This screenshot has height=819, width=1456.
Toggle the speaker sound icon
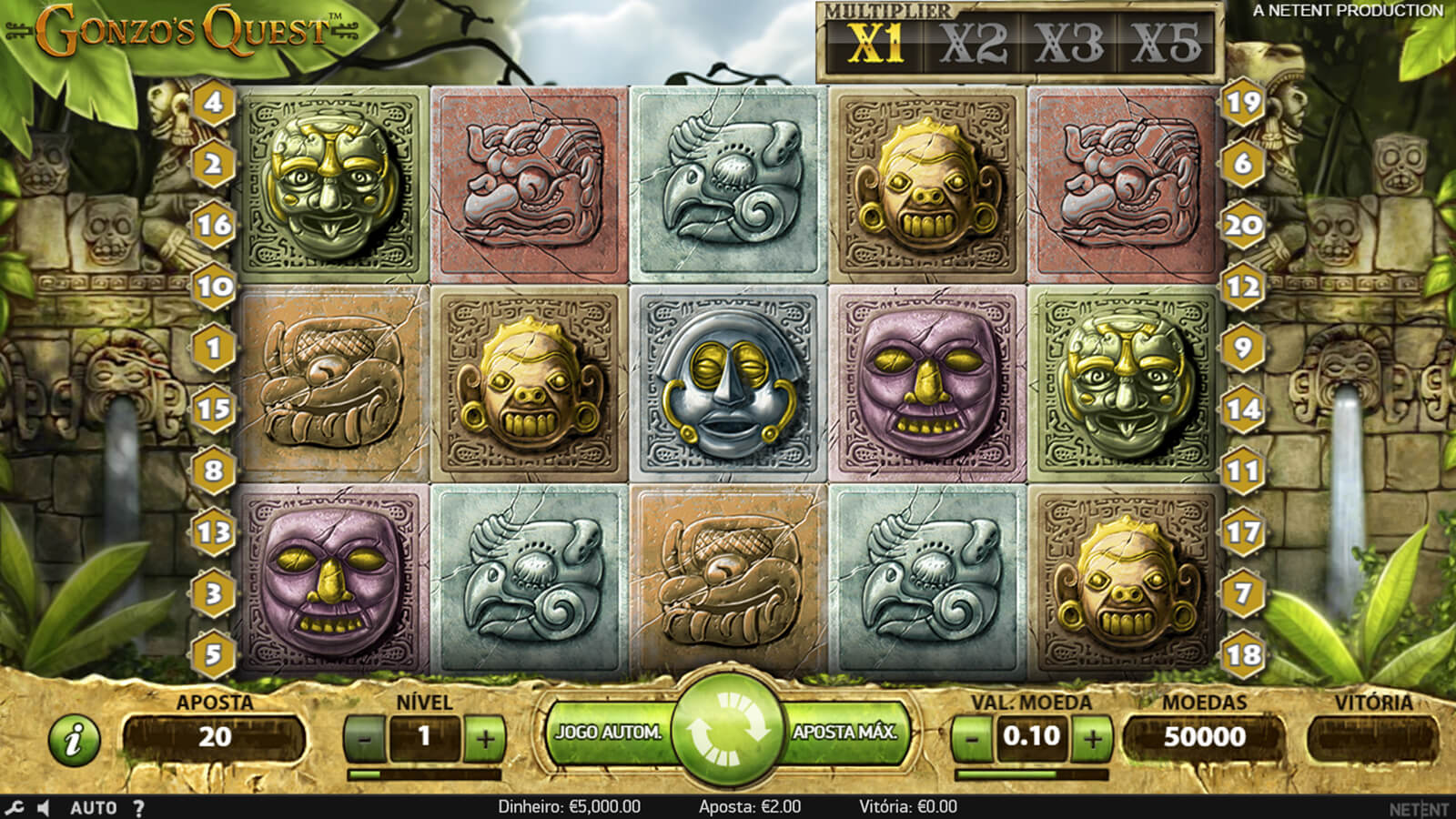tap(44, 807)
